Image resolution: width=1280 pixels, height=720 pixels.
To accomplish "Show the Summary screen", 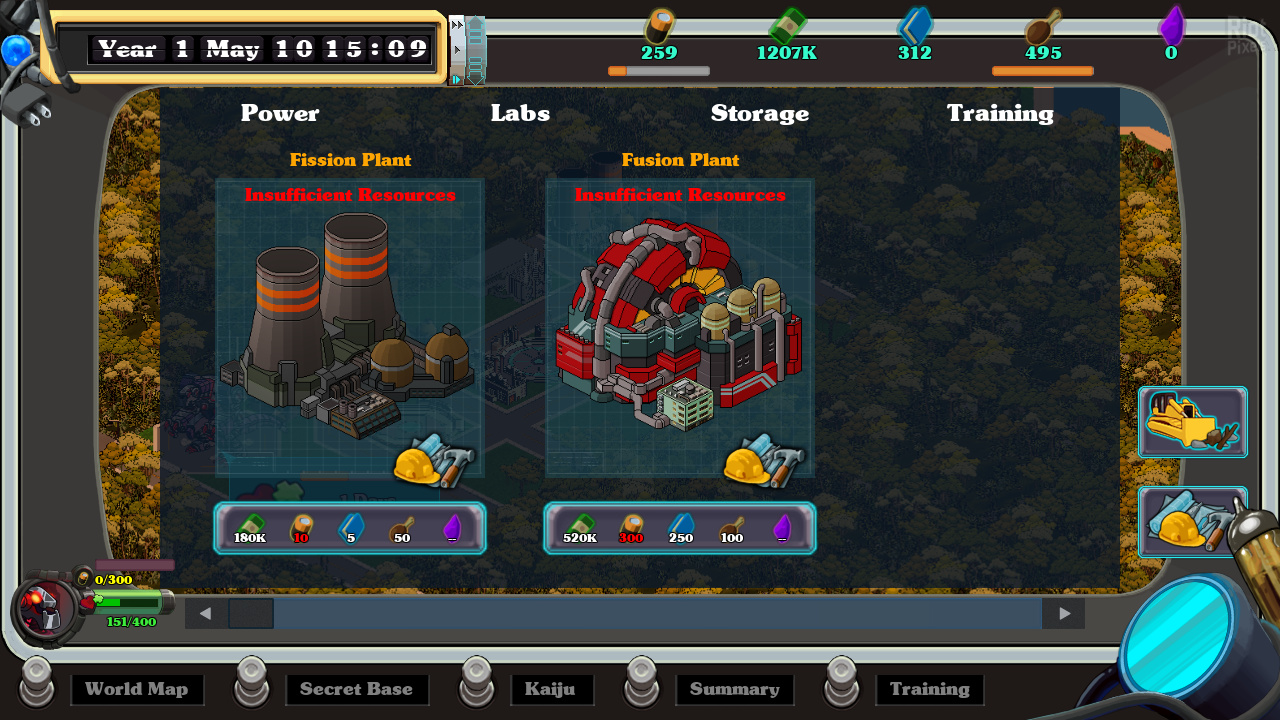I will [735, 689].
